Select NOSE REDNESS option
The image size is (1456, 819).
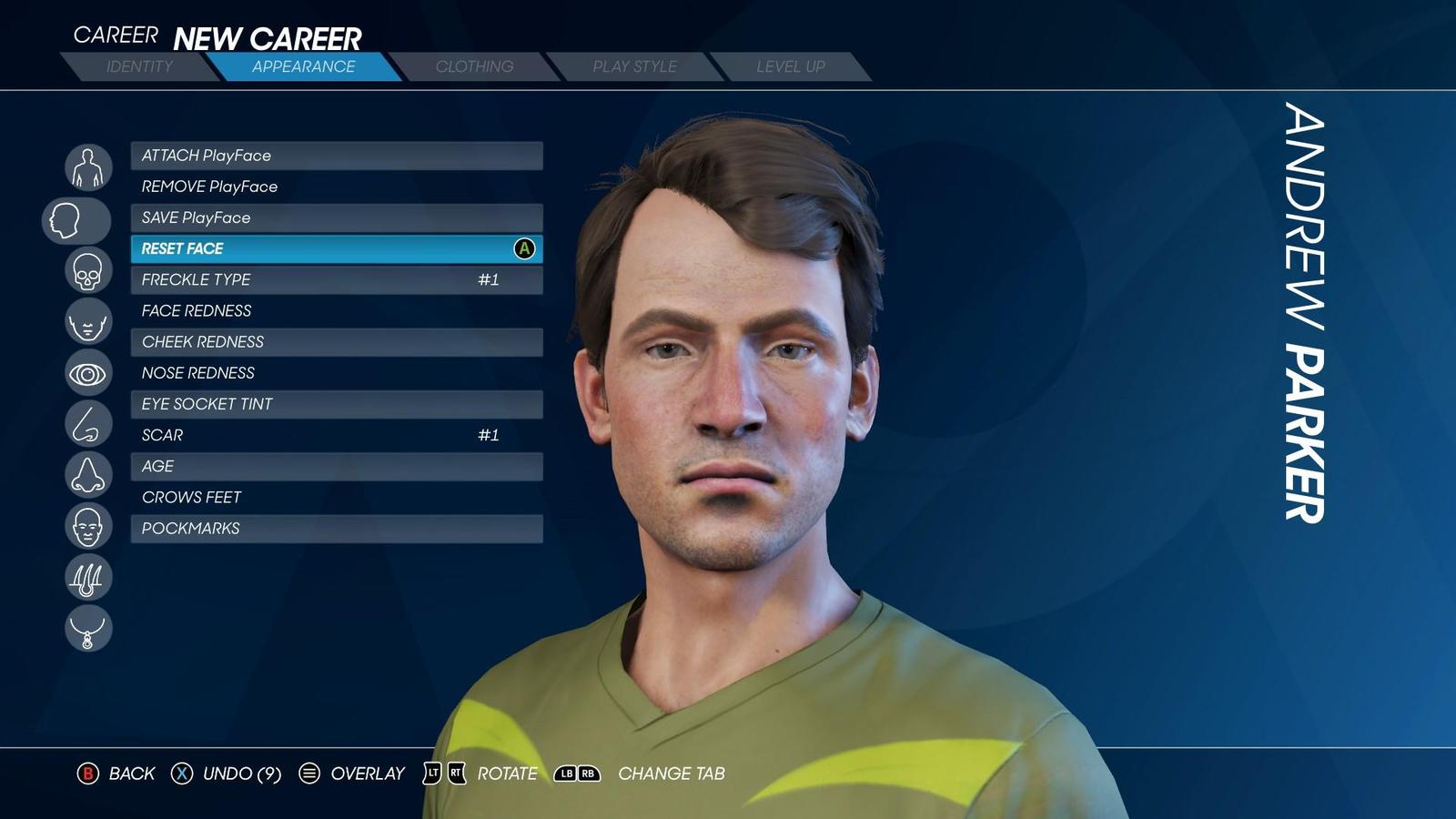[x=337, y=373]
